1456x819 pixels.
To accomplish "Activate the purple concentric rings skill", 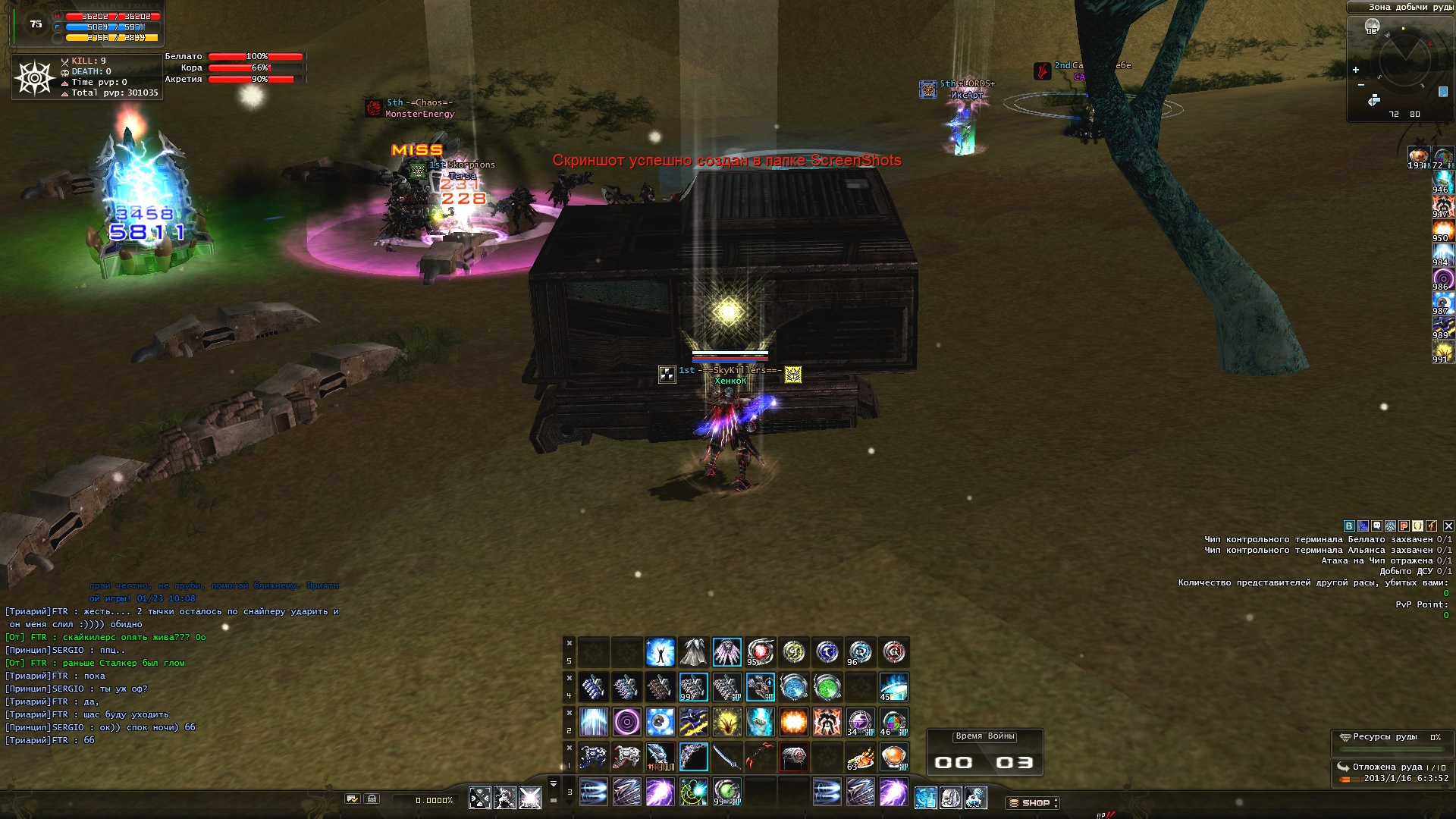I will coord(626,722).
